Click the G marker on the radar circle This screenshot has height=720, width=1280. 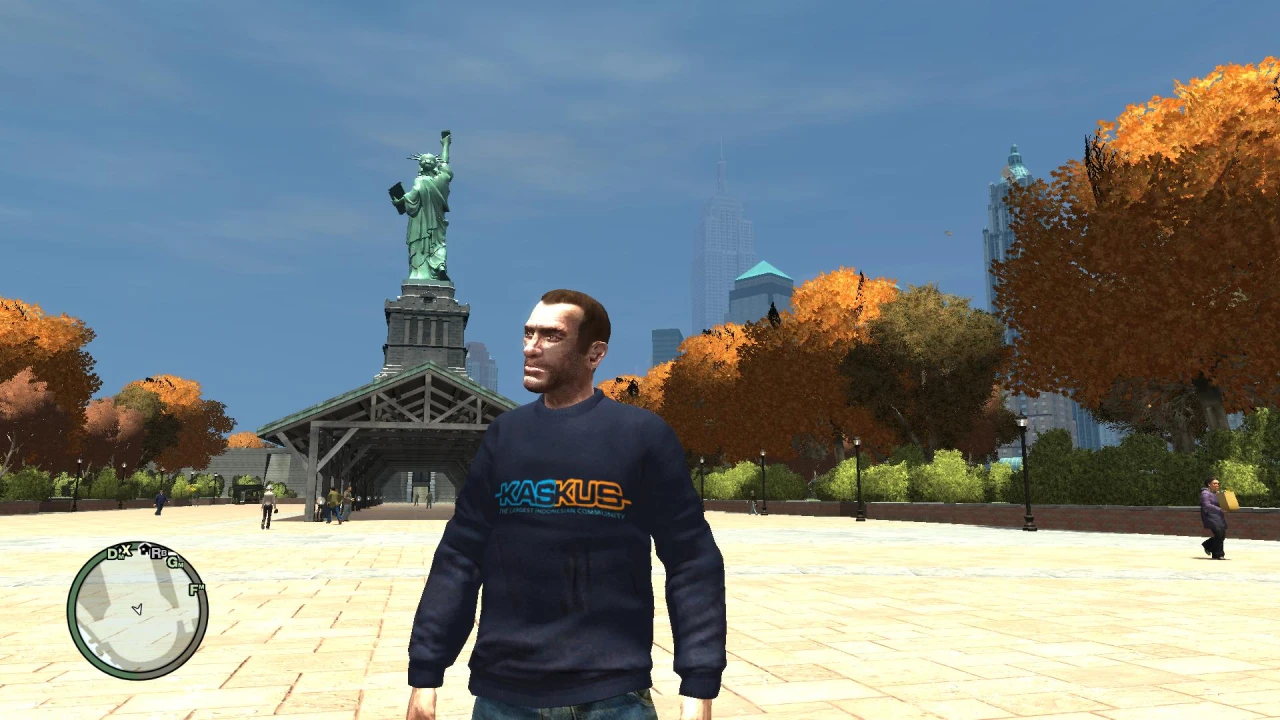coord(173,564)
